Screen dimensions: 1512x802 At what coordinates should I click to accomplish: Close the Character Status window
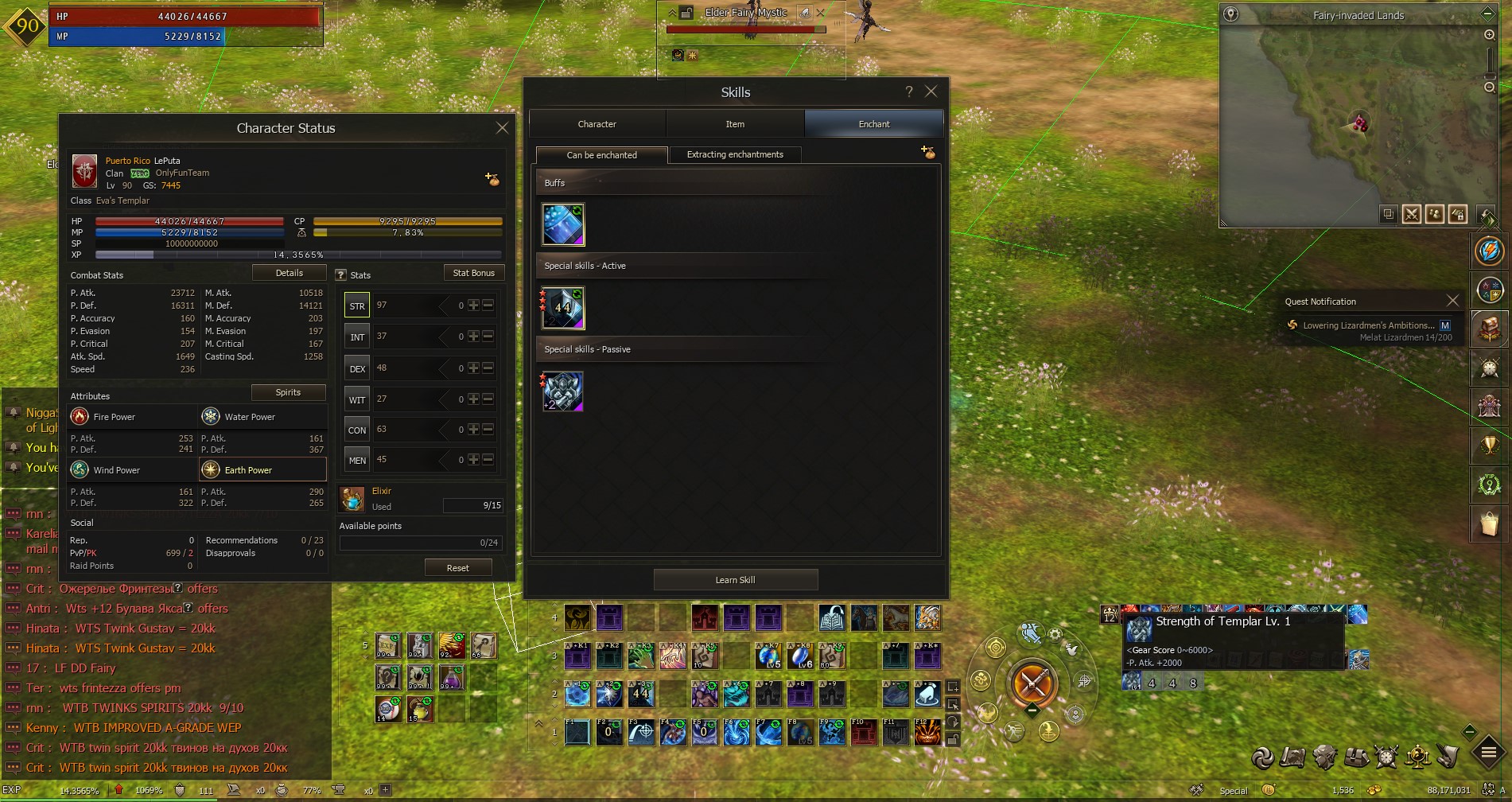click(x=502, y=127)
